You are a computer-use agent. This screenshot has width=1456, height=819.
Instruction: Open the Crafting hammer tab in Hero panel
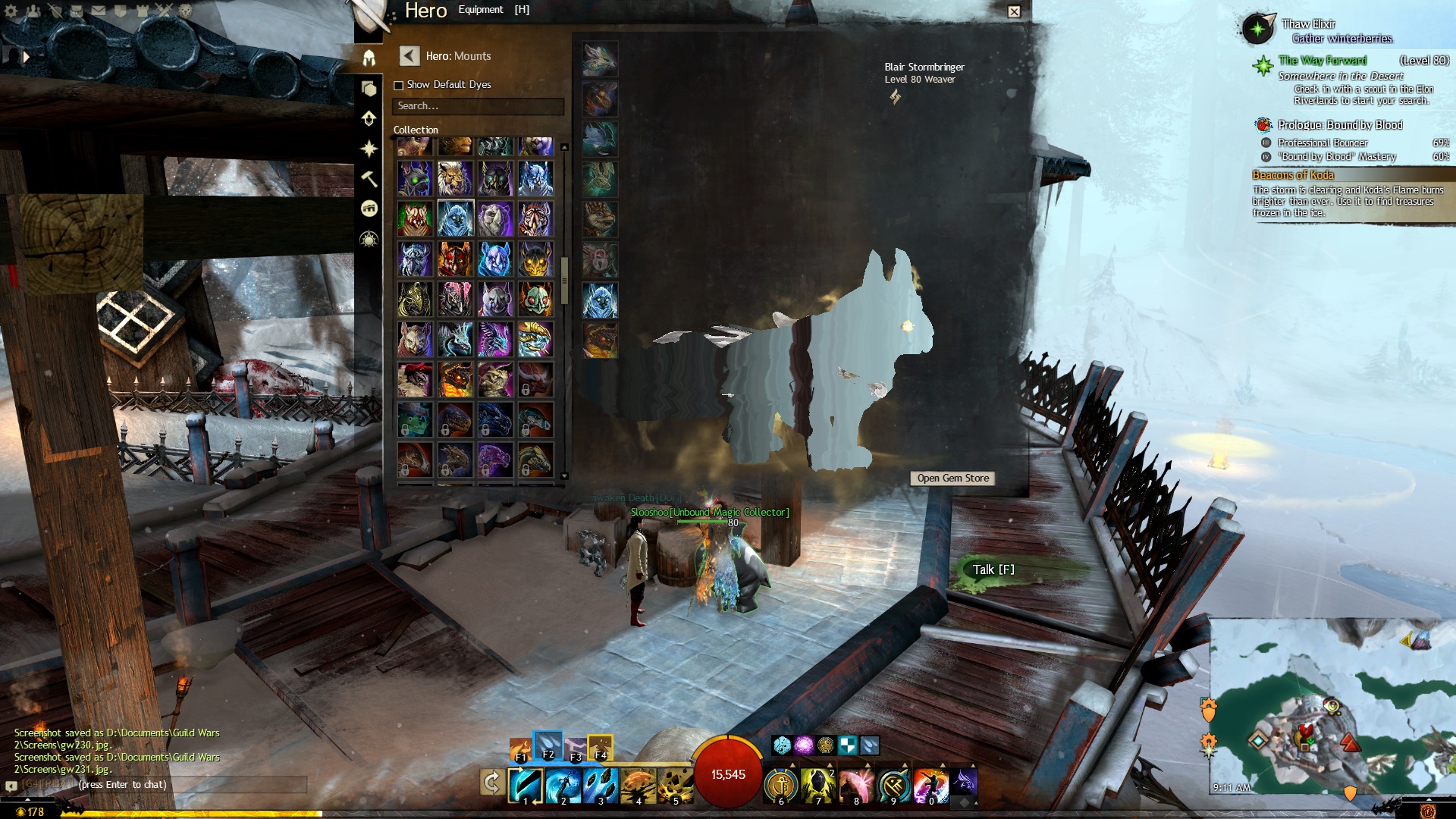point(369,178)
